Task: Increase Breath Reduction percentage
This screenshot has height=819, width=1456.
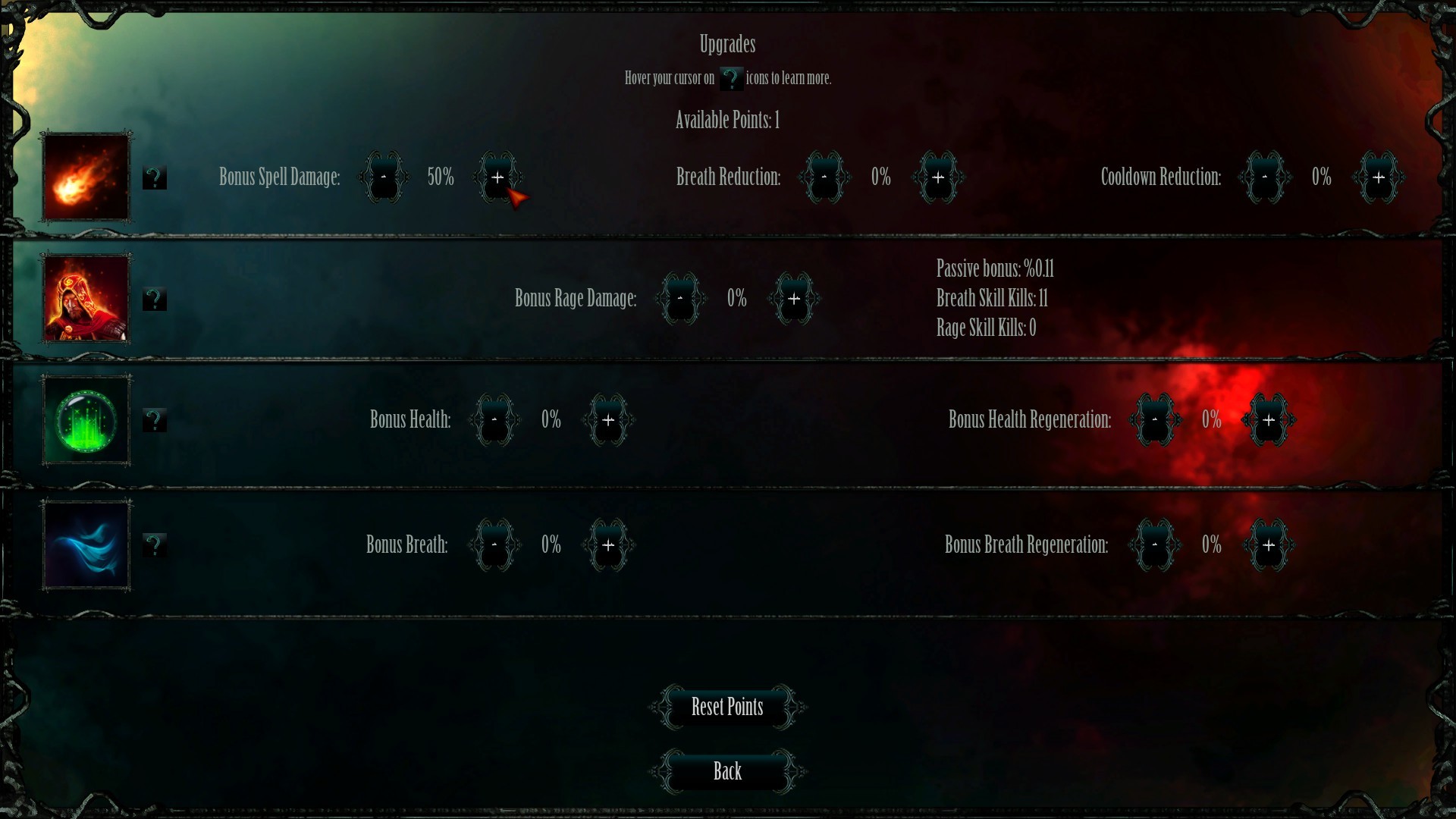Action: click(x=938, y=177)
